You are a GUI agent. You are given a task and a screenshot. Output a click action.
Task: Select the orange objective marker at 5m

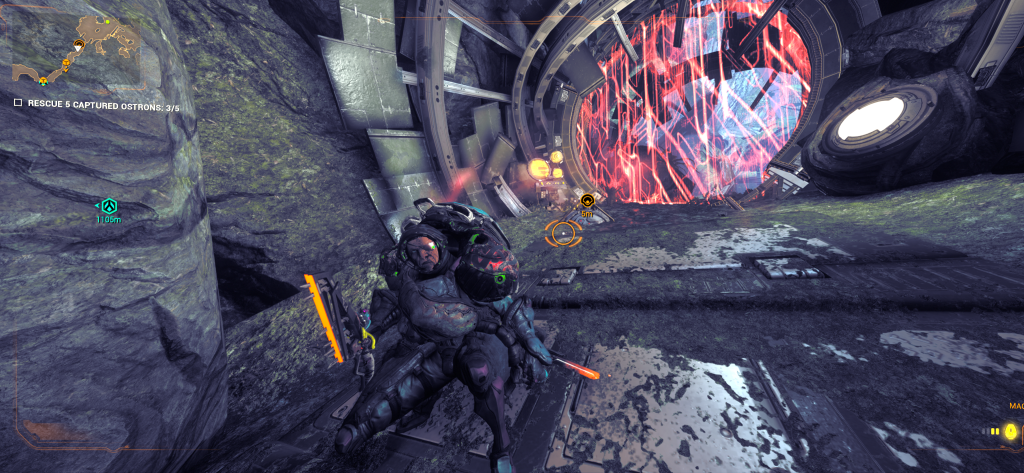pyautogui.click(x=587, y=201)
